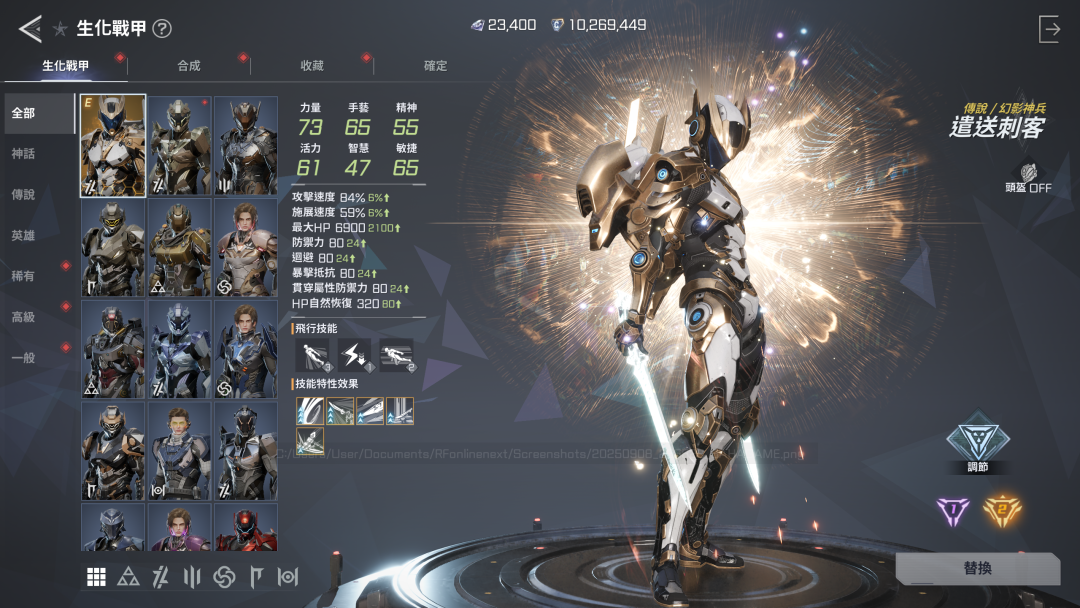Toggle the 頭盔 helmet display
1080x608 pixels.
pyautogui.click(x=1028, y=178)
